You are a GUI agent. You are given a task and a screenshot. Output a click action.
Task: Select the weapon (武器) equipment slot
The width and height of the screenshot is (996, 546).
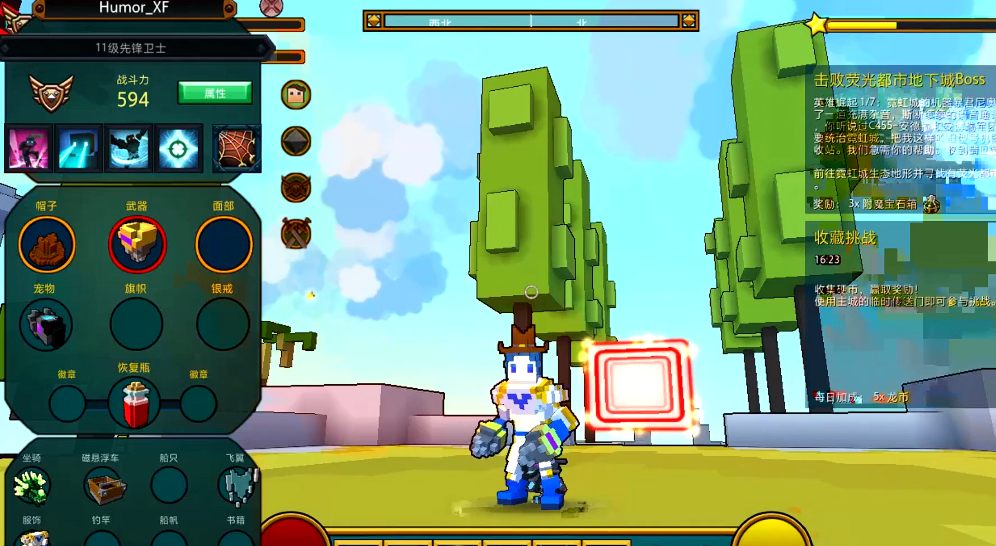coord(137,244)
